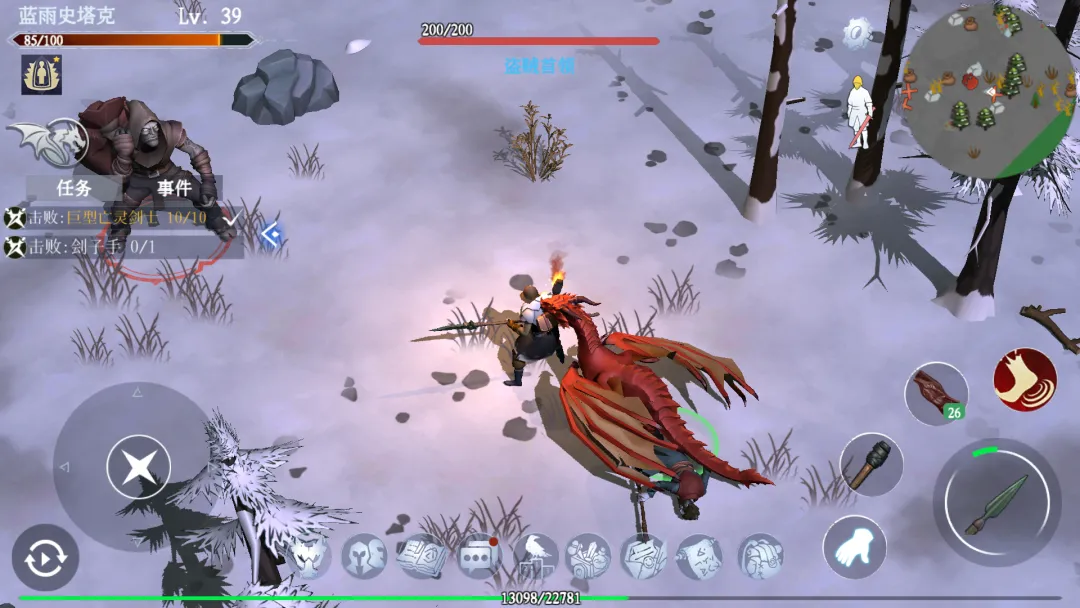Viewport: 1080px width, 608px height.
Task: Open the circular minimap
Action: [990, 92]
